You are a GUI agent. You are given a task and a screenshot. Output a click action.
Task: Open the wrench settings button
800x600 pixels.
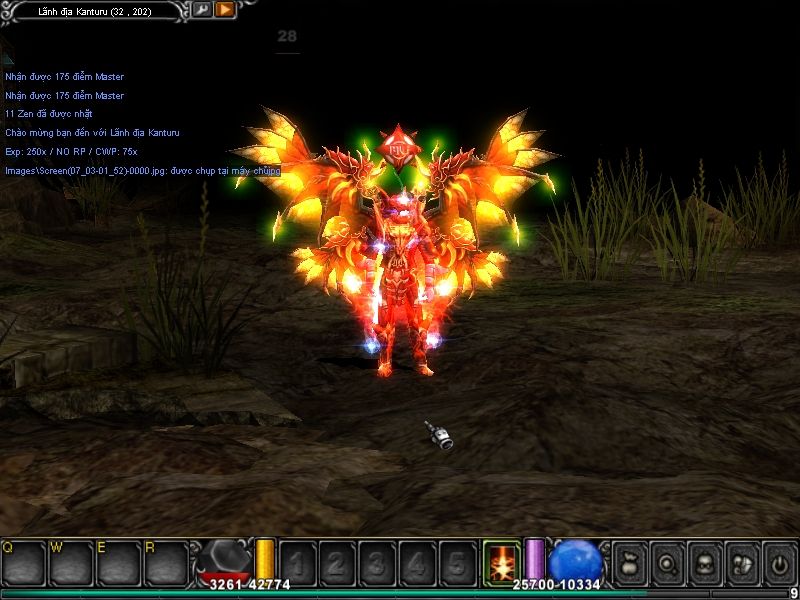pyautogui.click(x=202, y=10)
